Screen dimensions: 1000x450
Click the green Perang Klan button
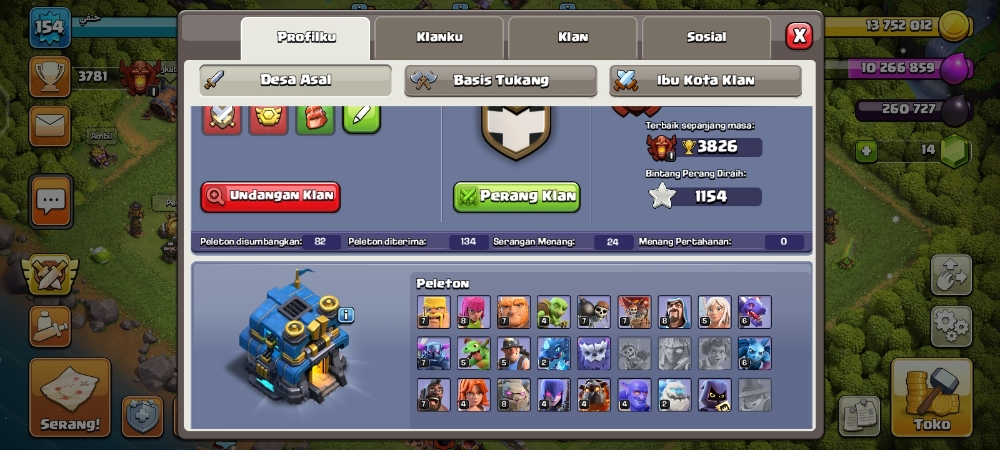(x=516, y=196)
